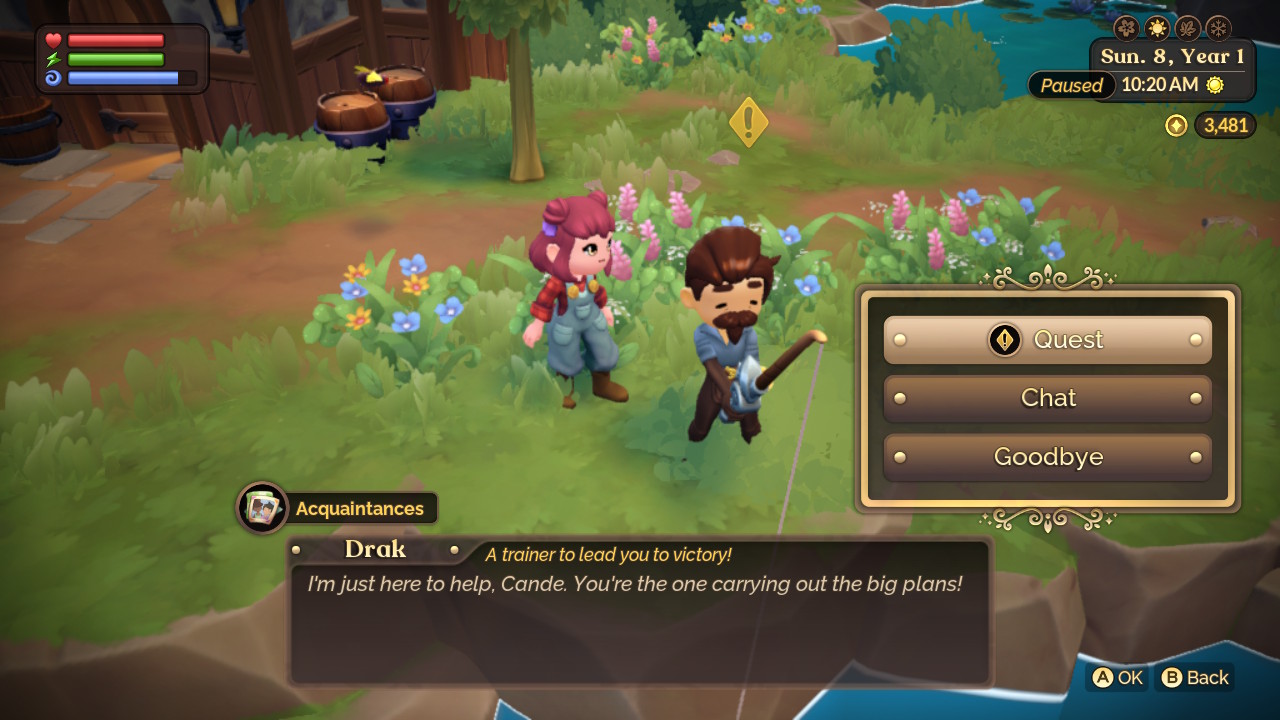Select Goodbye to end the conversation

pyautogui.click(x=1047, y=457)
